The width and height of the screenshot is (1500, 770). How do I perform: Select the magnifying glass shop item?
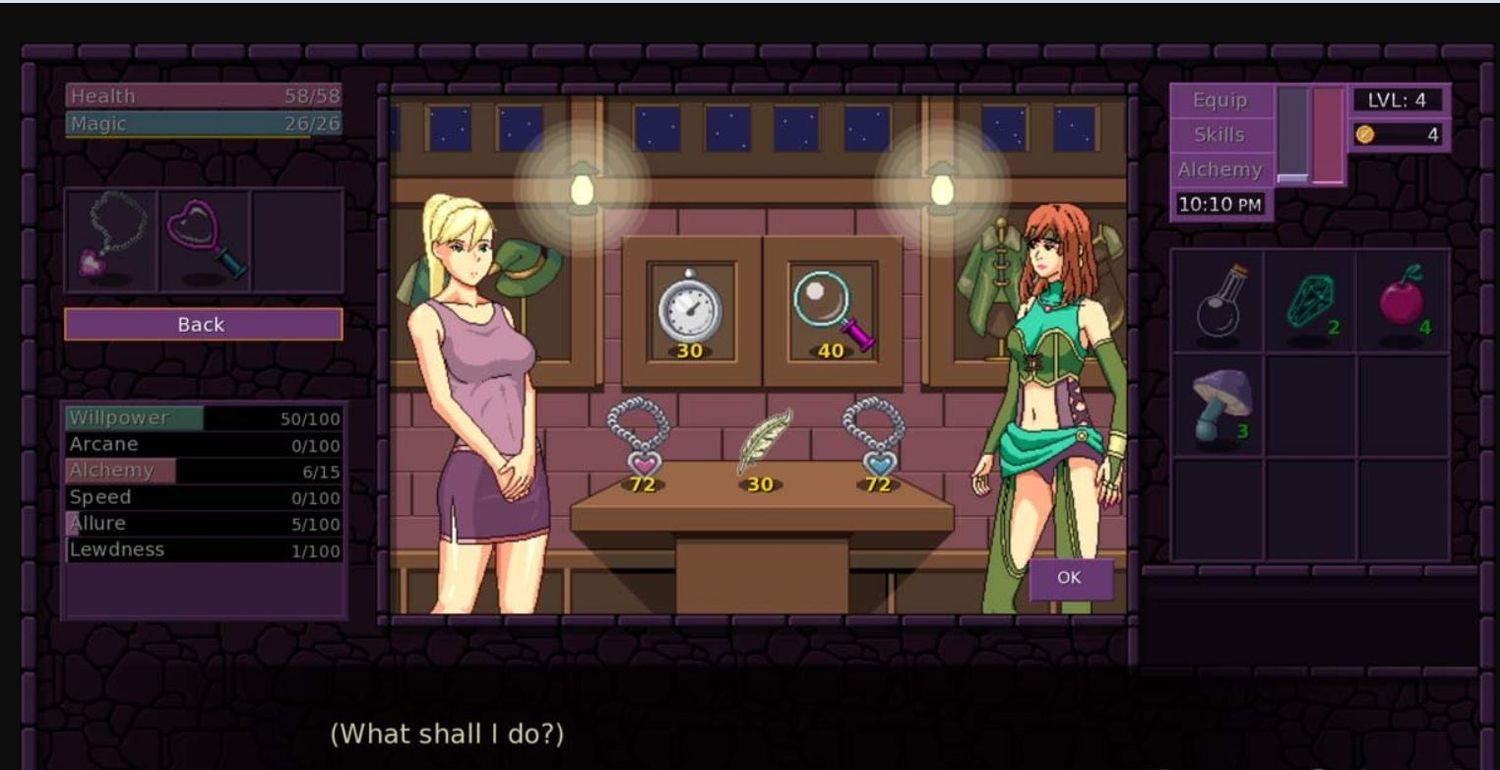pyautogui.click(x=831, y=308)
